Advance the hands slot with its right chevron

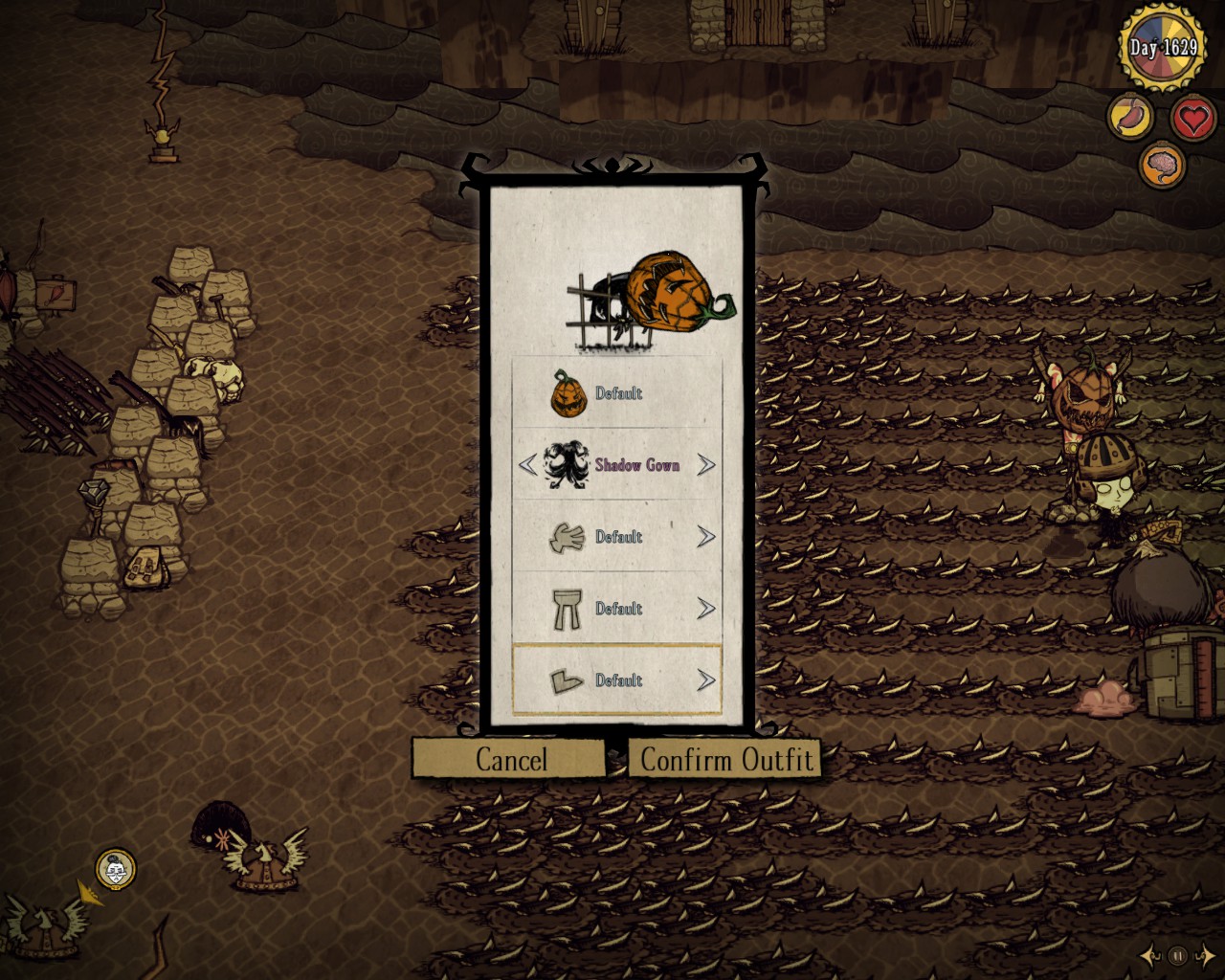click(707, 537)
